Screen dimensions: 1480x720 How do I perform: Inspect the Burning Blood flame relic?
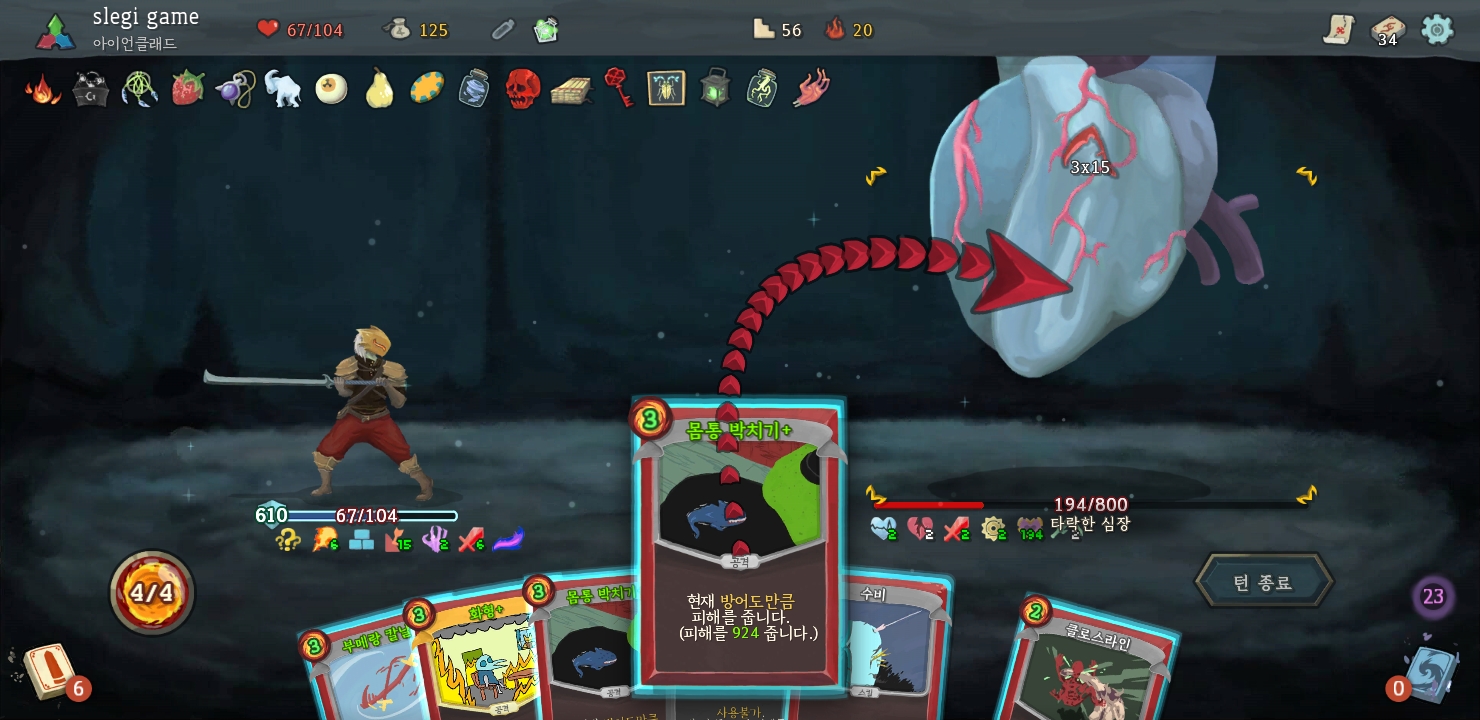(42, 89)
